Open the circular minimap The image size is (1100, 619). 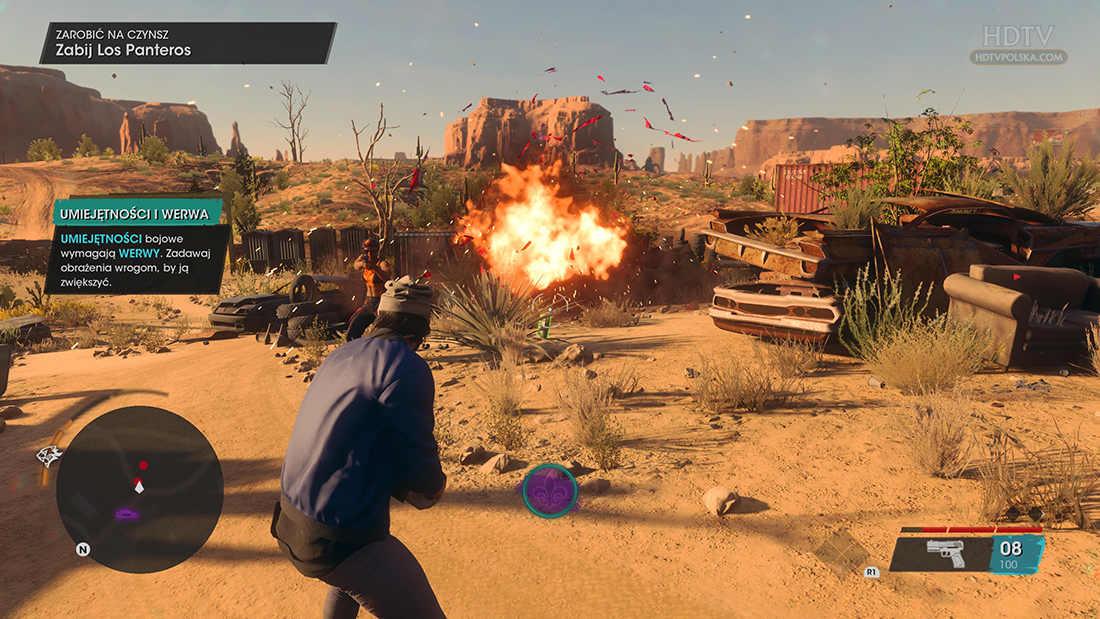[139, 489]
